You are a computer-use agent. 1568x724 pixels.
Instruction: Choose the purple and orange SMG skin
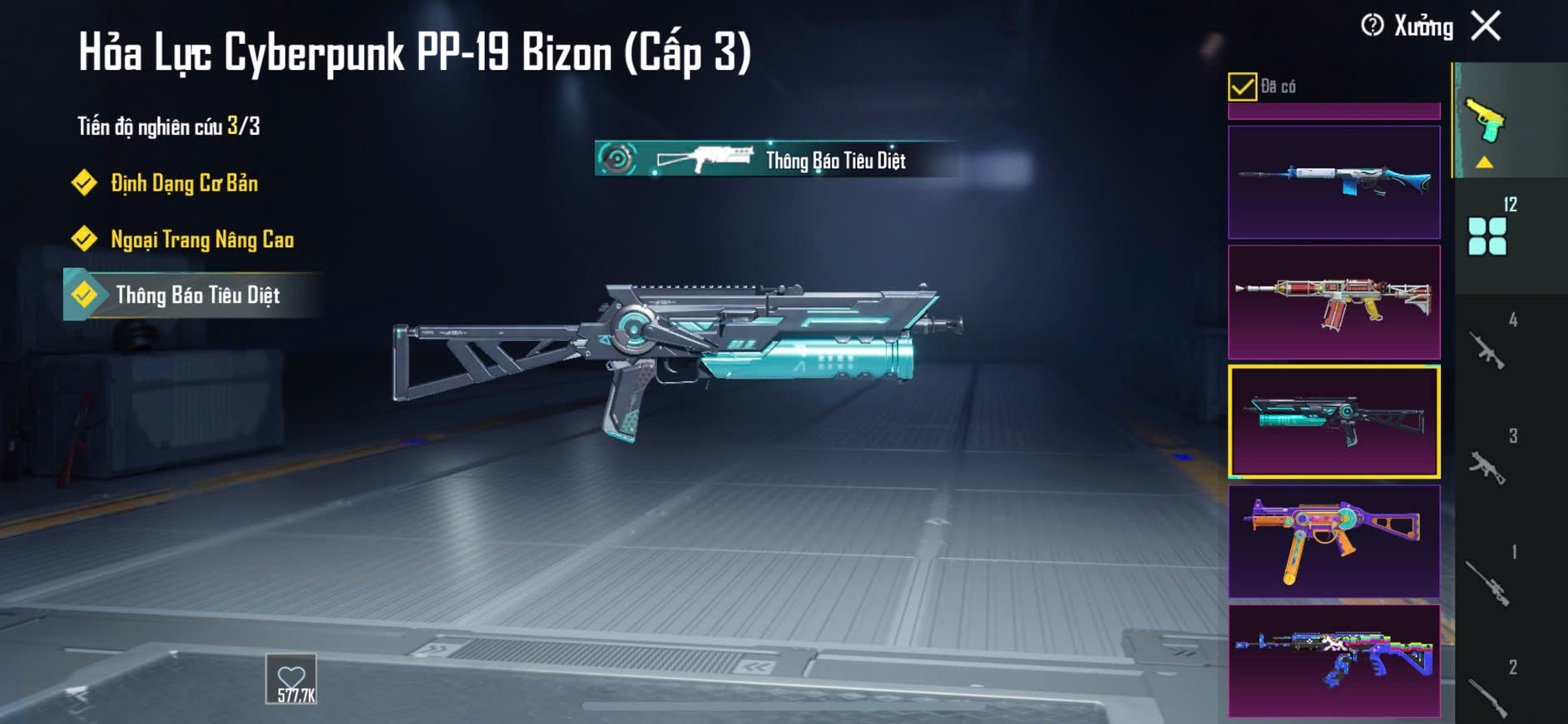click(x=1333, y=542)
